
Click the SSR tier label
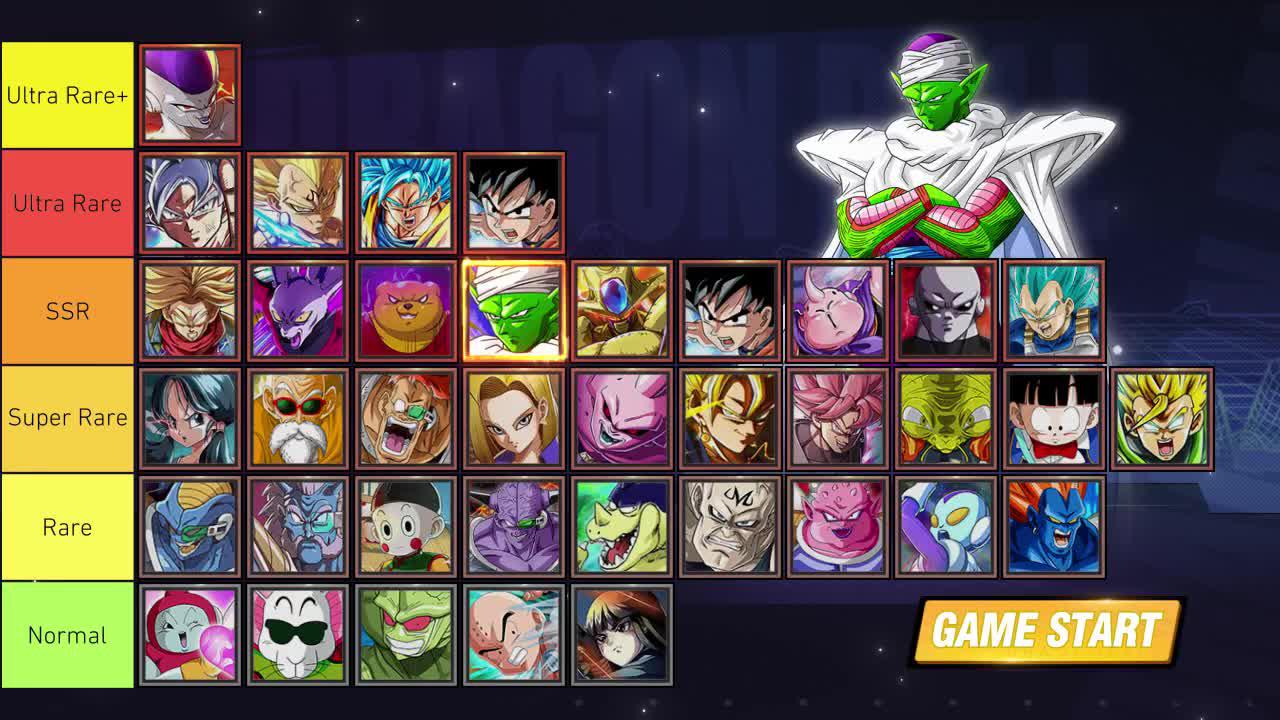pos(66,310)
